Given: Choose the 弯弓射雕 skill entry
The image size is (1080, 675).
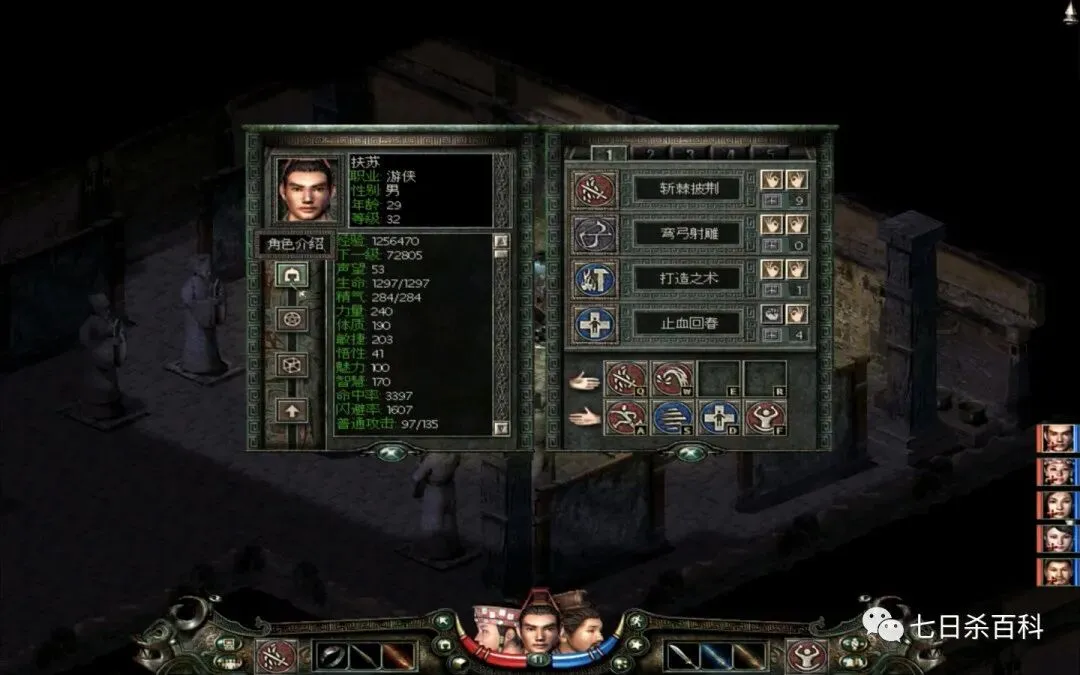Looking at the screenshot, I should point(689,233).
